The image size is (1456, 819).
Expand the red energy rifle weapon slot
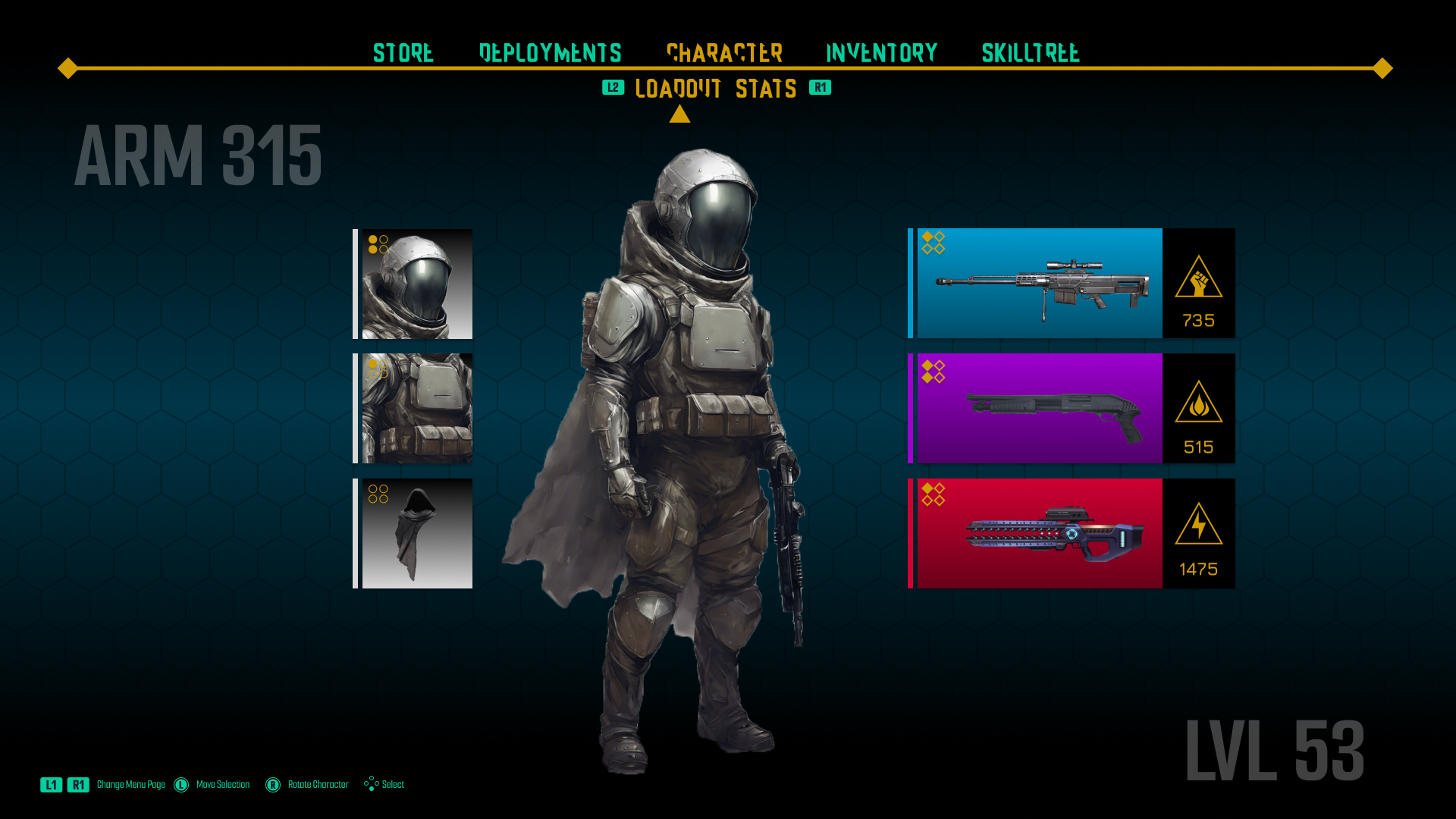(1039, 532)
